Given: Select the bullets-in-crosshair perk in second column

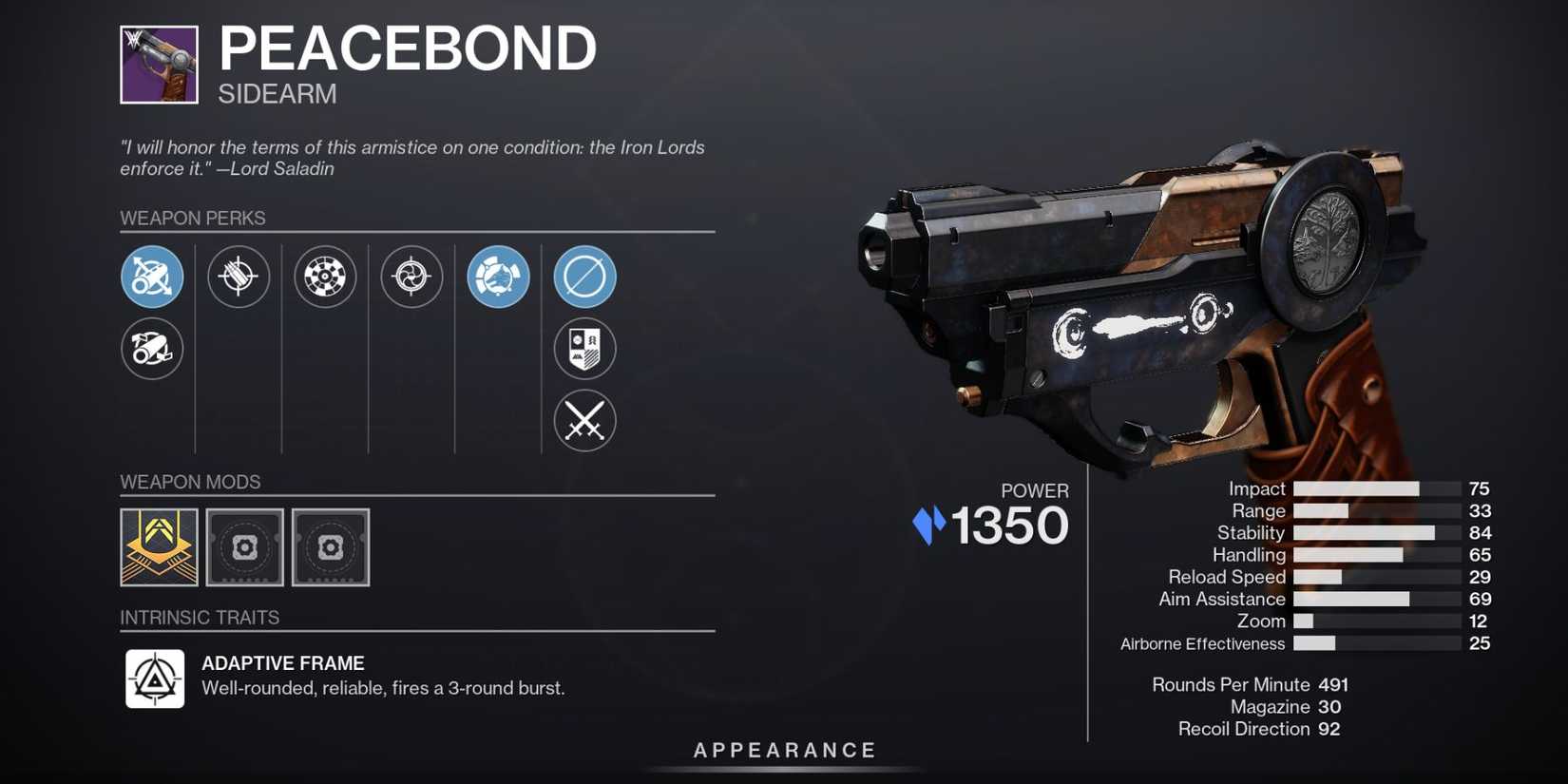Looking at the screenshot, I should [239, 277].
